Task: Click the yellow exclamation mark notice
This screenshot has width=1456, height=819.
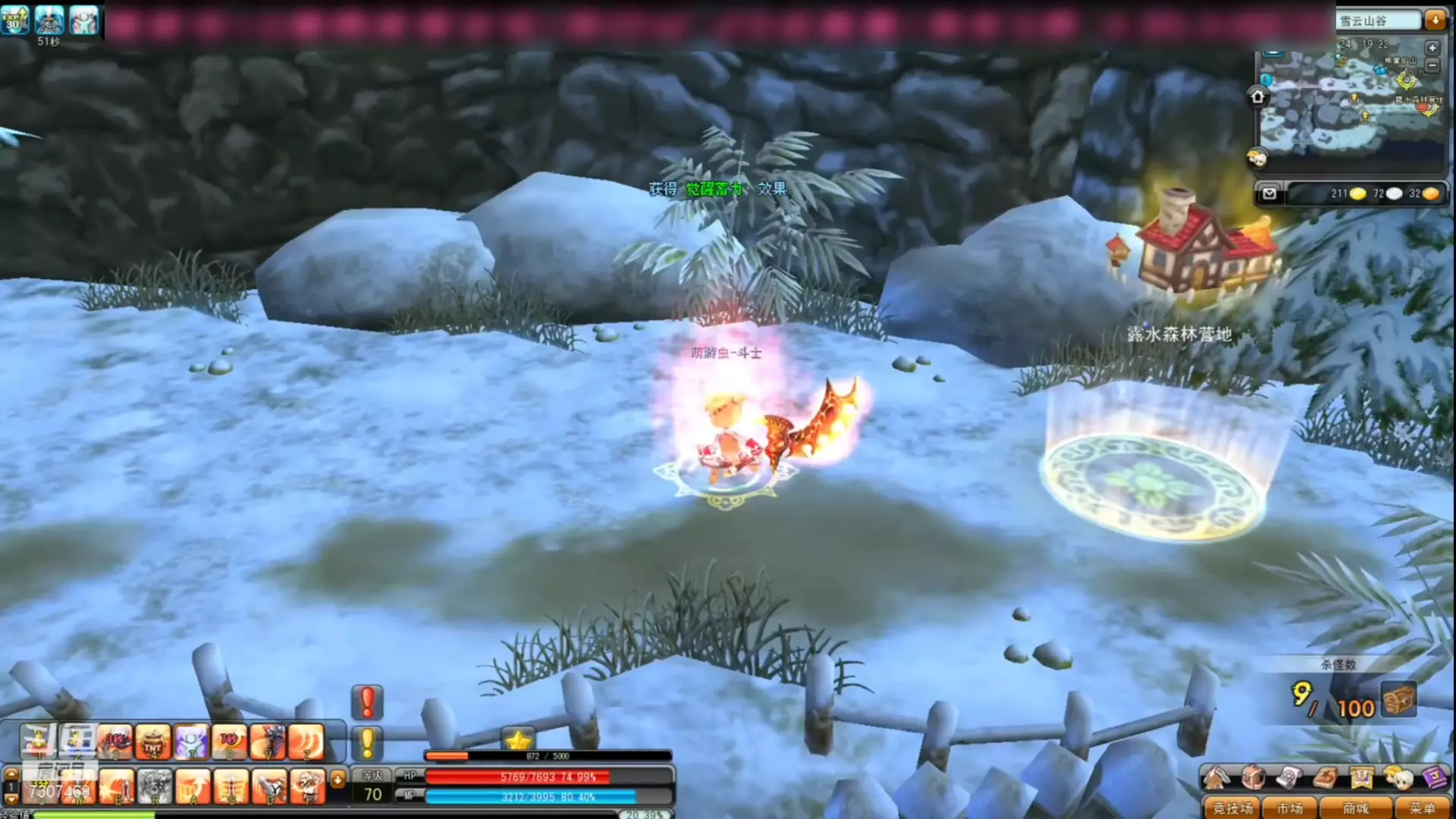Action: coord(367,742)
